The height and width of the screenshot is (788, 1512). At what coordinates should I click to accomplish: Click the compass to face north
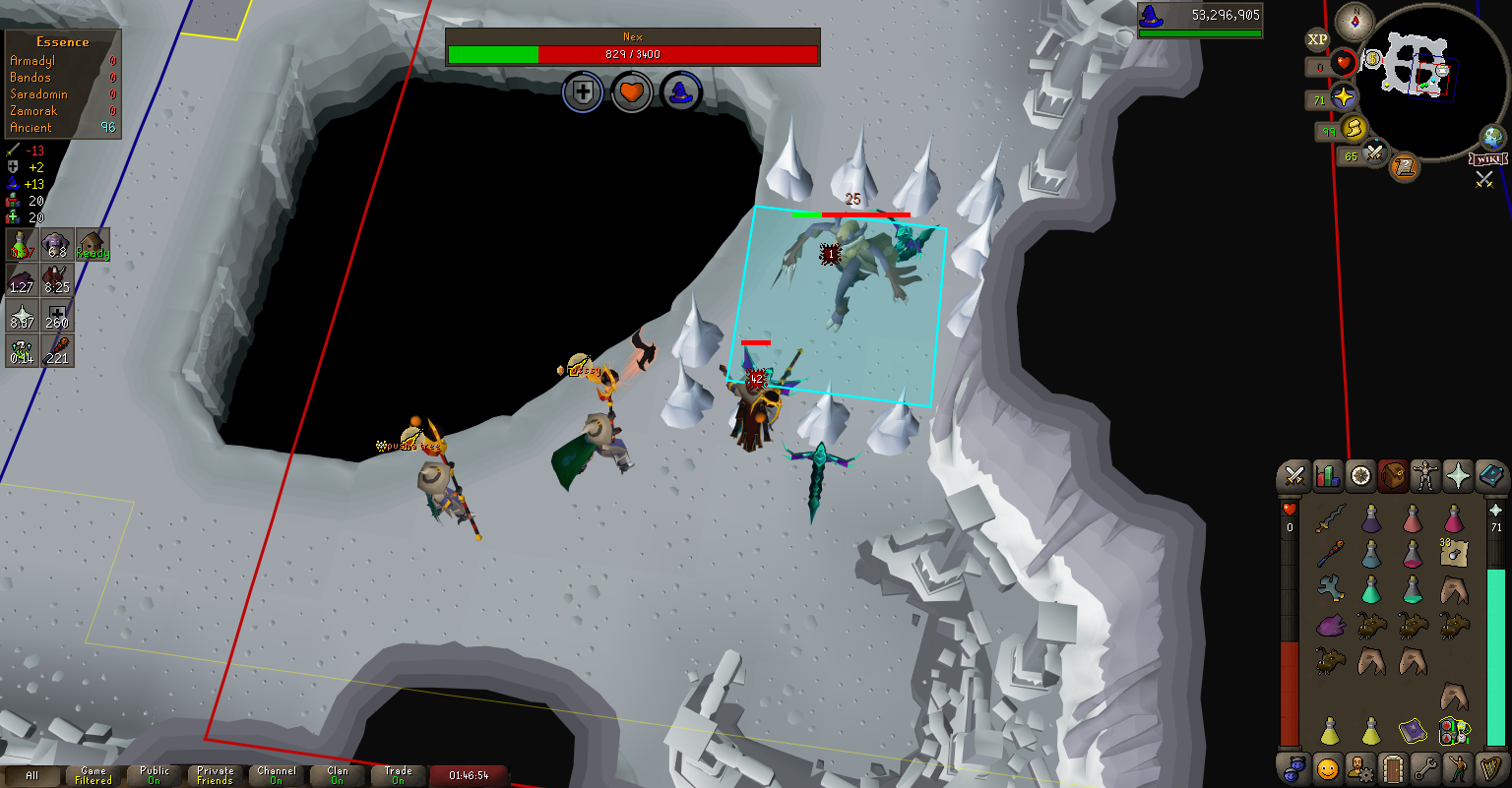point(1355,18)
